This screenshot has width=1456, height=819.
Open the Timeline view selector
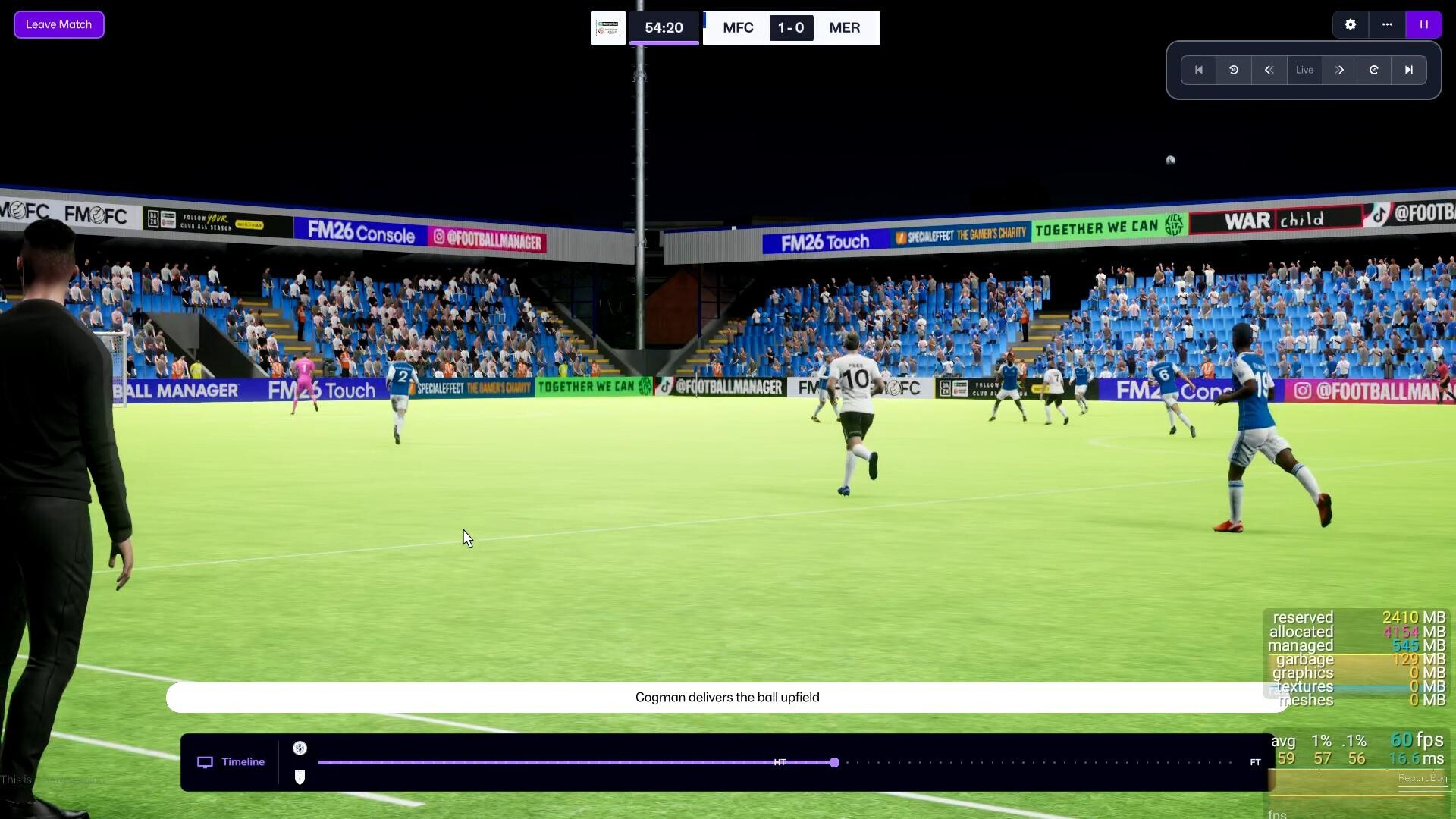point(231,762)
